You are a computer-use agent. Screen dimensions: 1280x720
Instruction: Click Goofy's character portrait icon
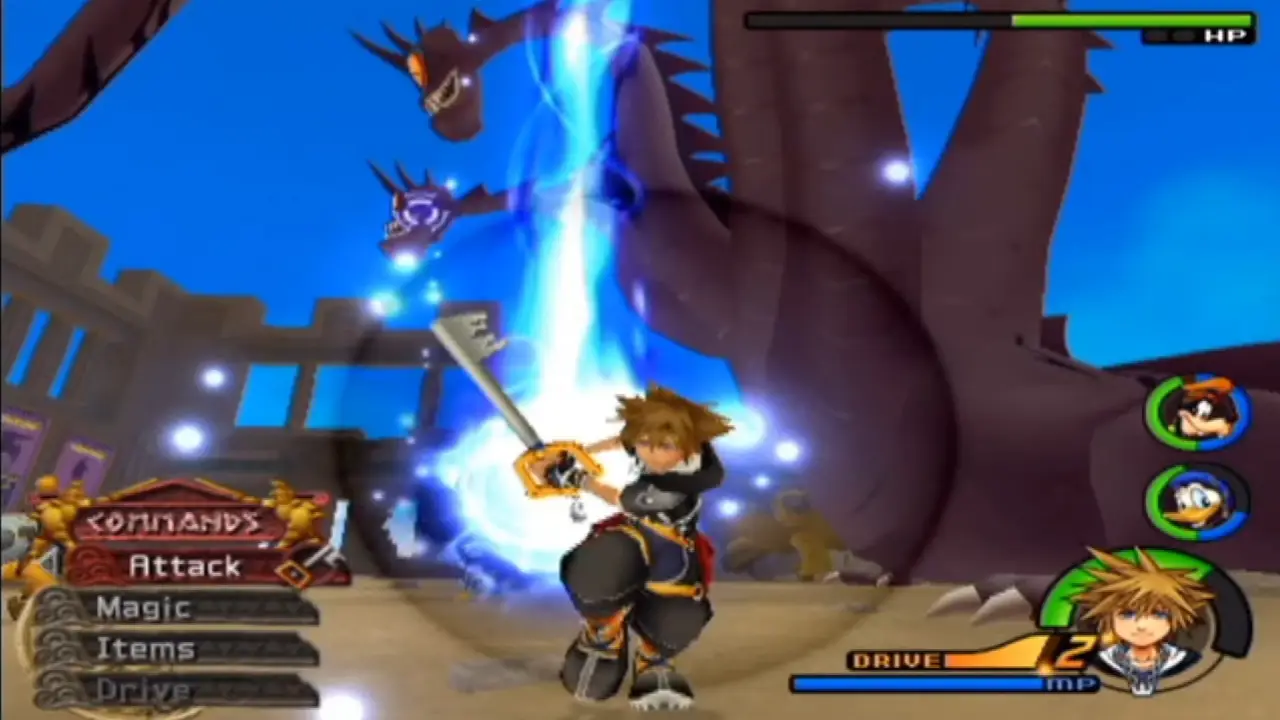pyautogui.click(x=1197, y=415)
